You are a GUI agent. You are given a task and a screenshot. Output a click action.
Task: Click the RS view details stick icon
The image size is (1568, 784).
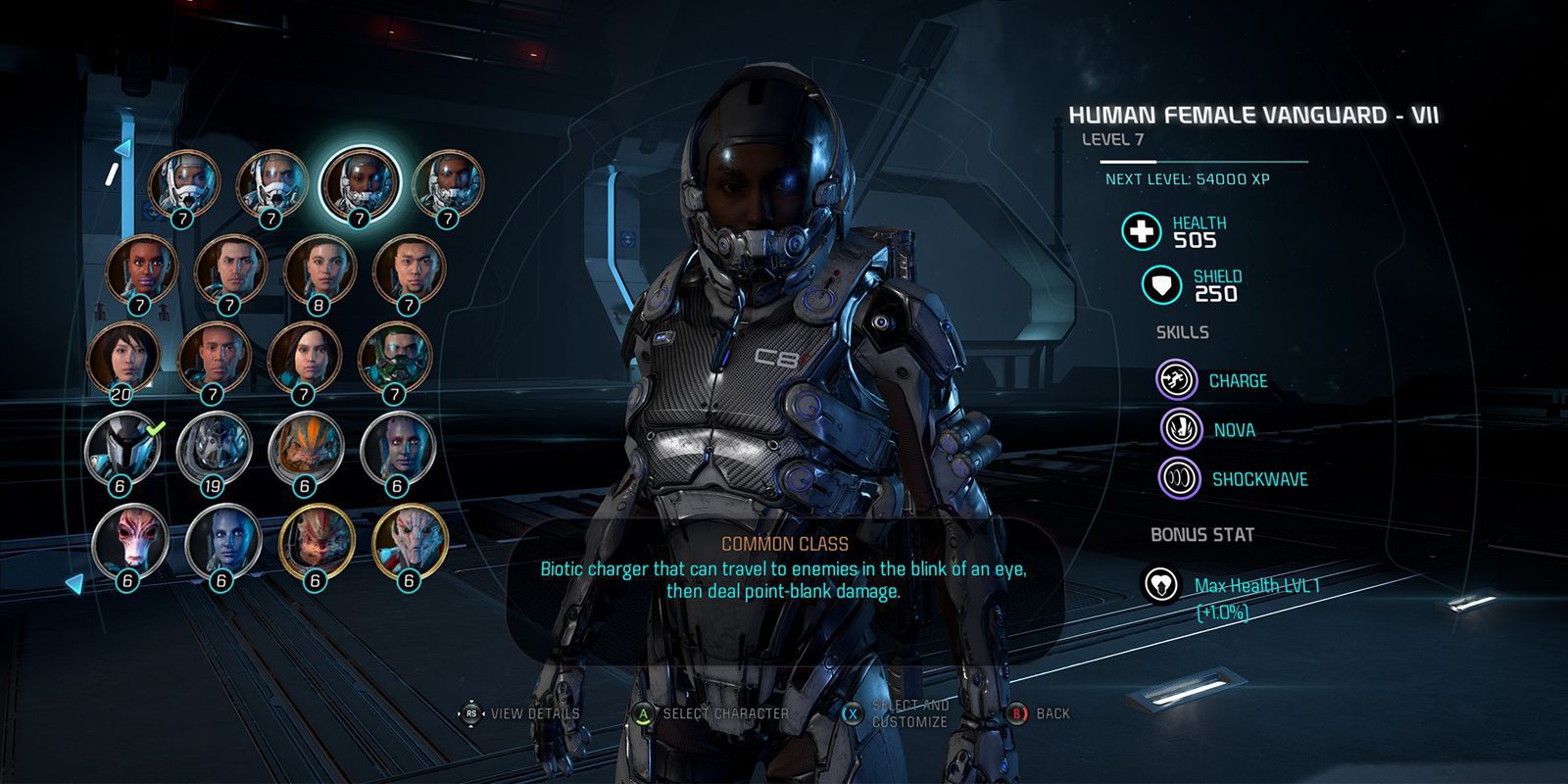tap(469, 715)
